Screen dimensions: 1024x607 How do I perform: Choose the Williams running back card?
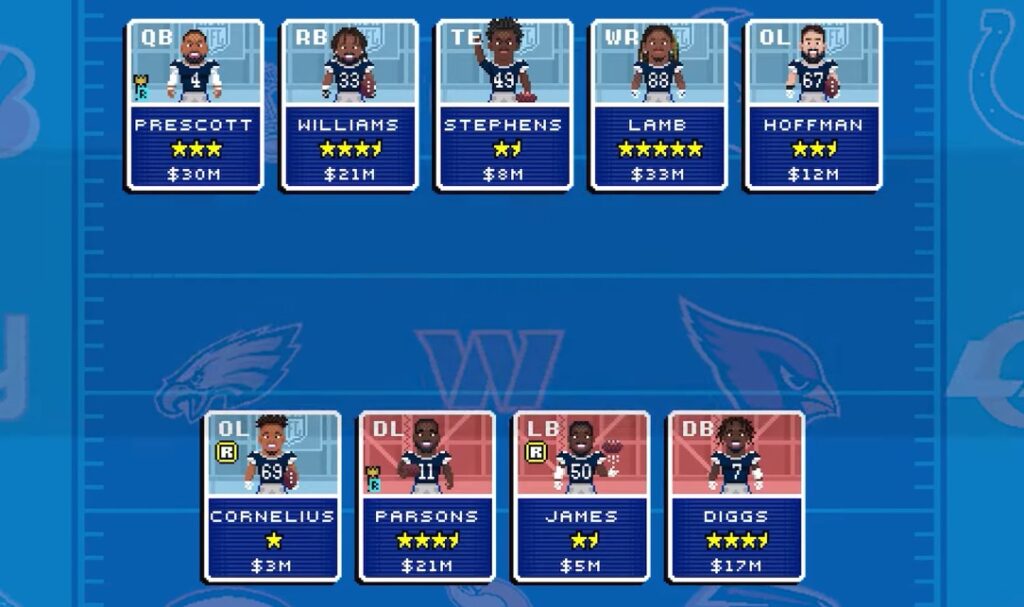(349, 105)
